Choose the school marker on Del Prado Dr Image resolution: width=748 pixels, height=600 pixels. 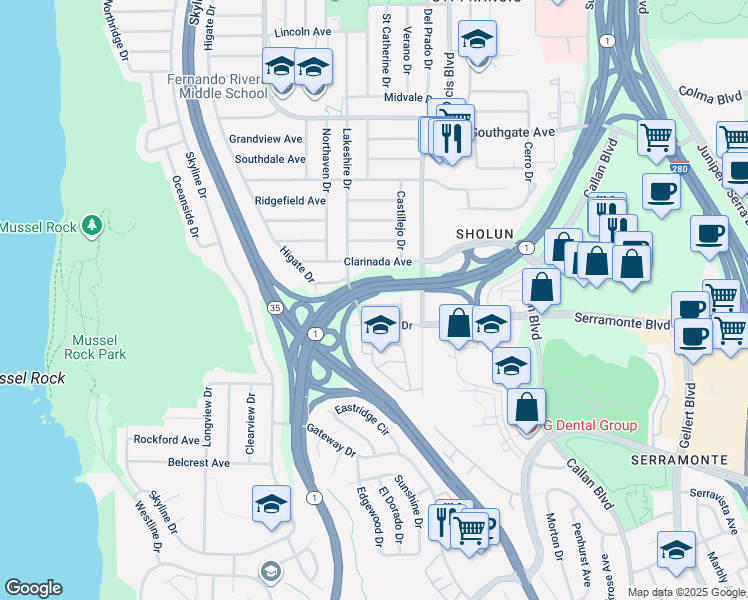[477, 41]
